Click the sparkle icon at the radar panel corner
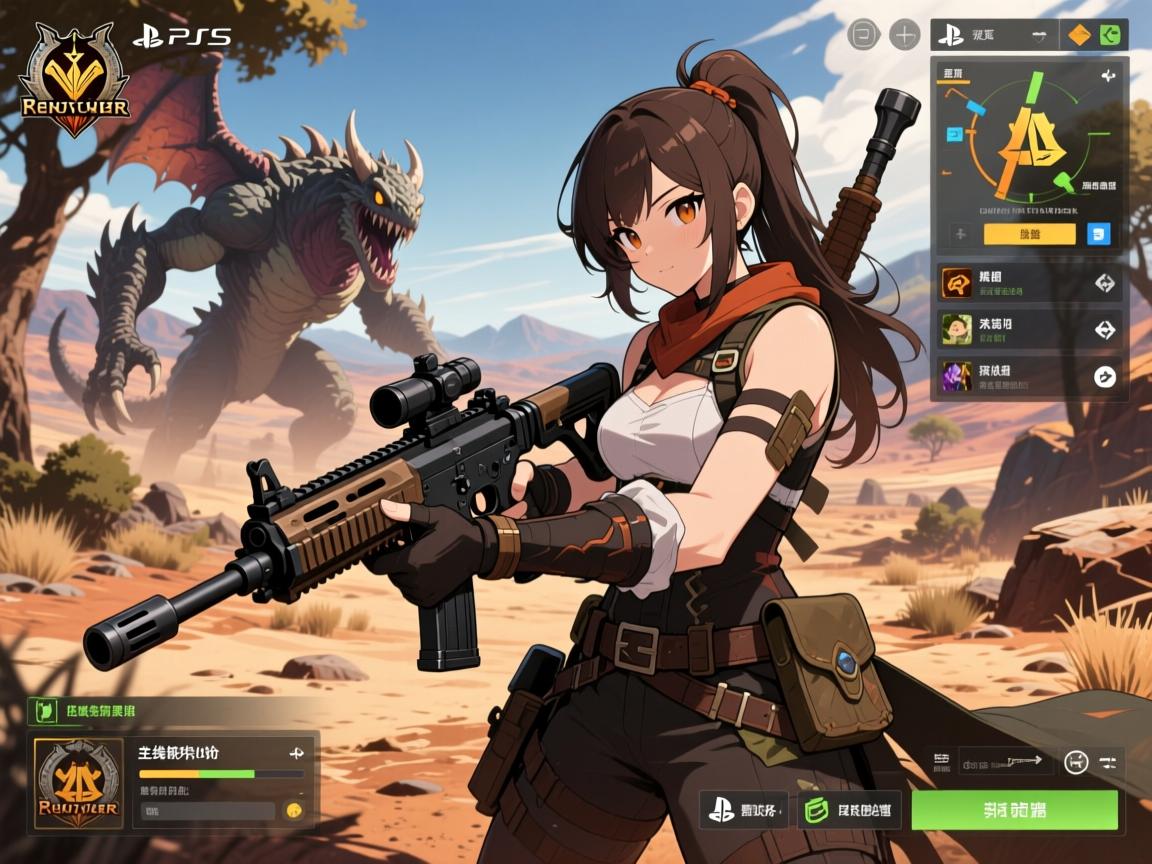Viewport: 1152px width, 864px height. (1108, 76)
